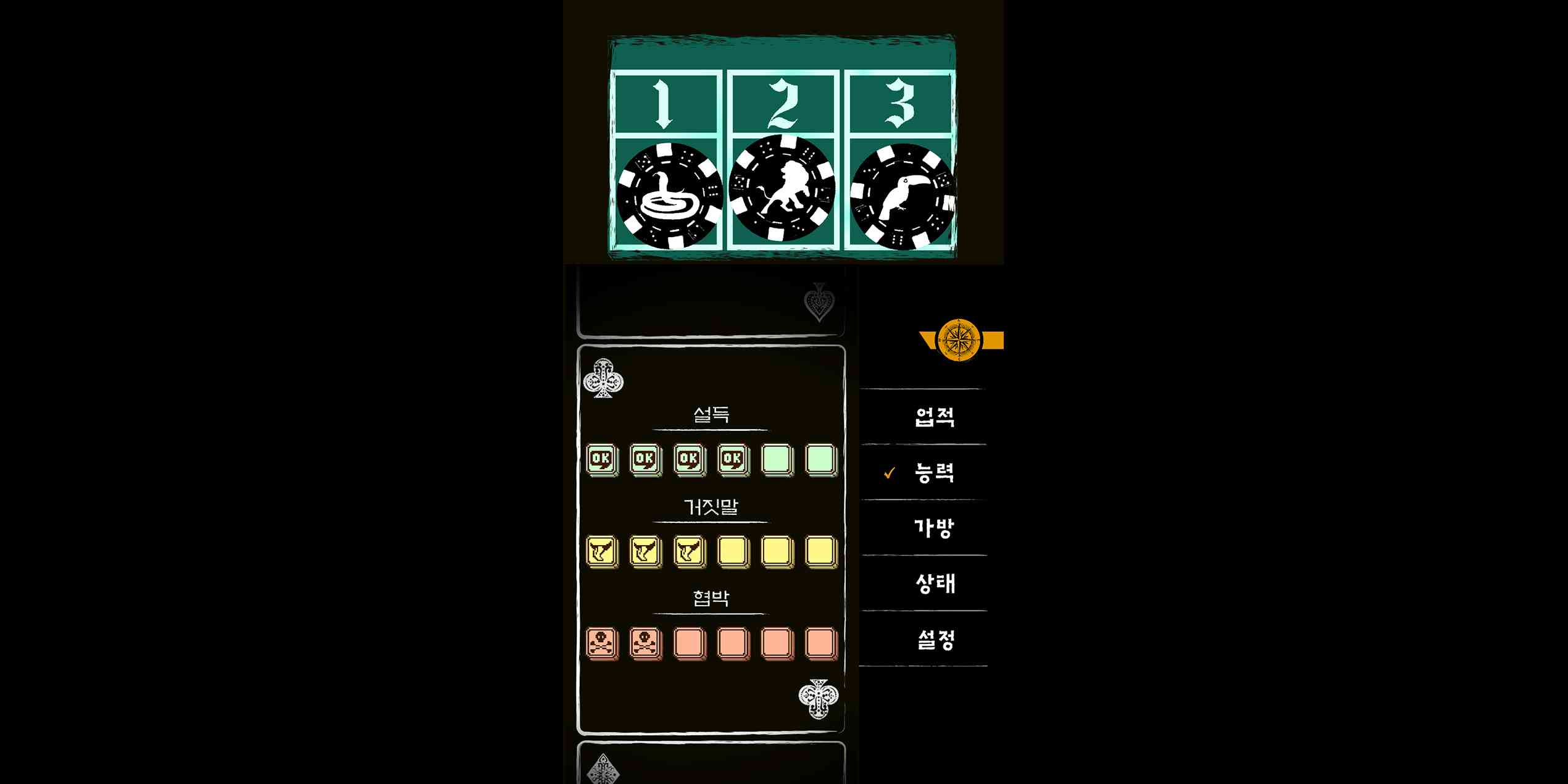1568x784 pixels.
Task: Toggle the third filled slot under 거짓말
Action: point(688,553)
